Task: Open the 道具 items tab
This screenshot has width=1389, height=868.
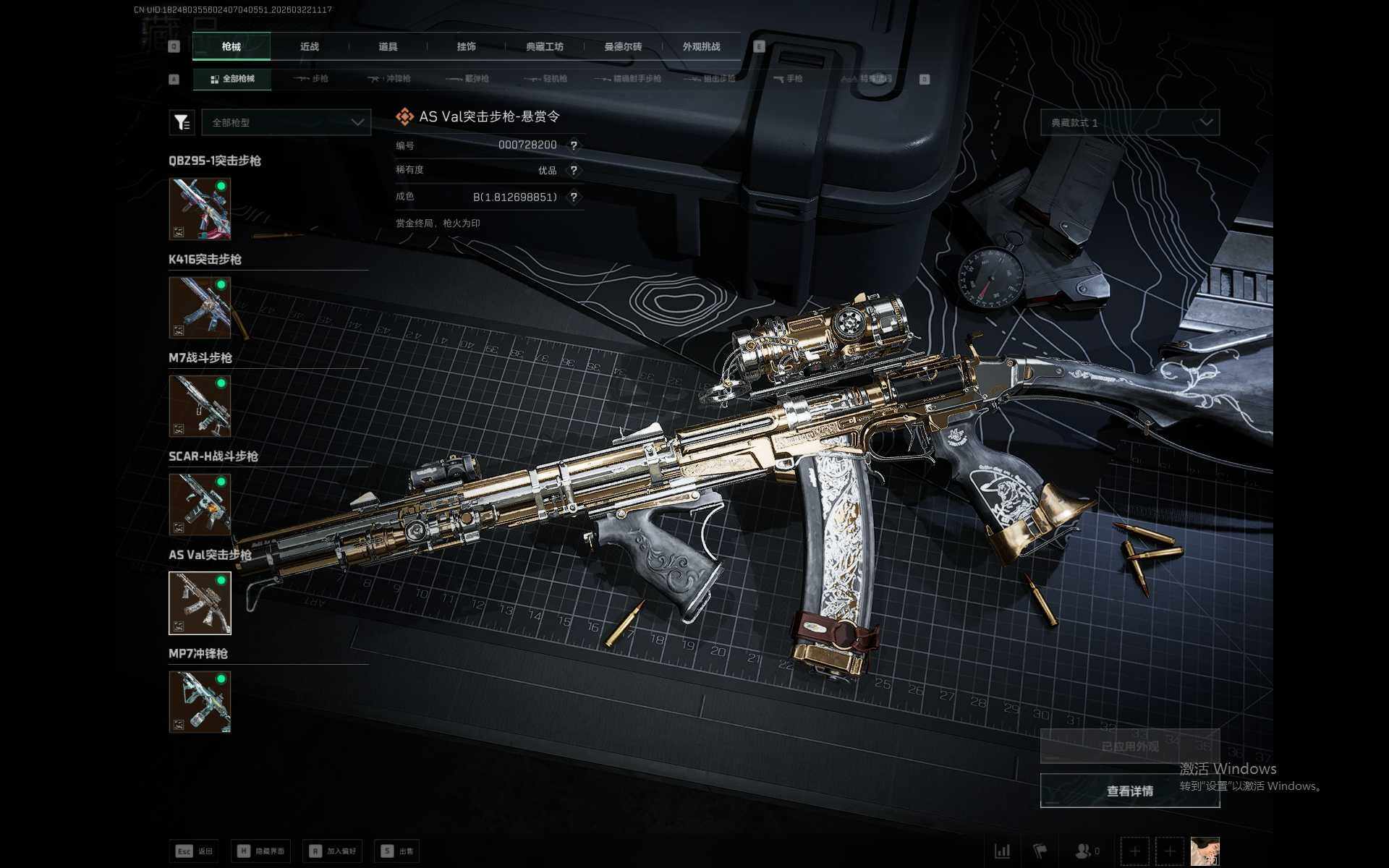Action: point(388,46)
